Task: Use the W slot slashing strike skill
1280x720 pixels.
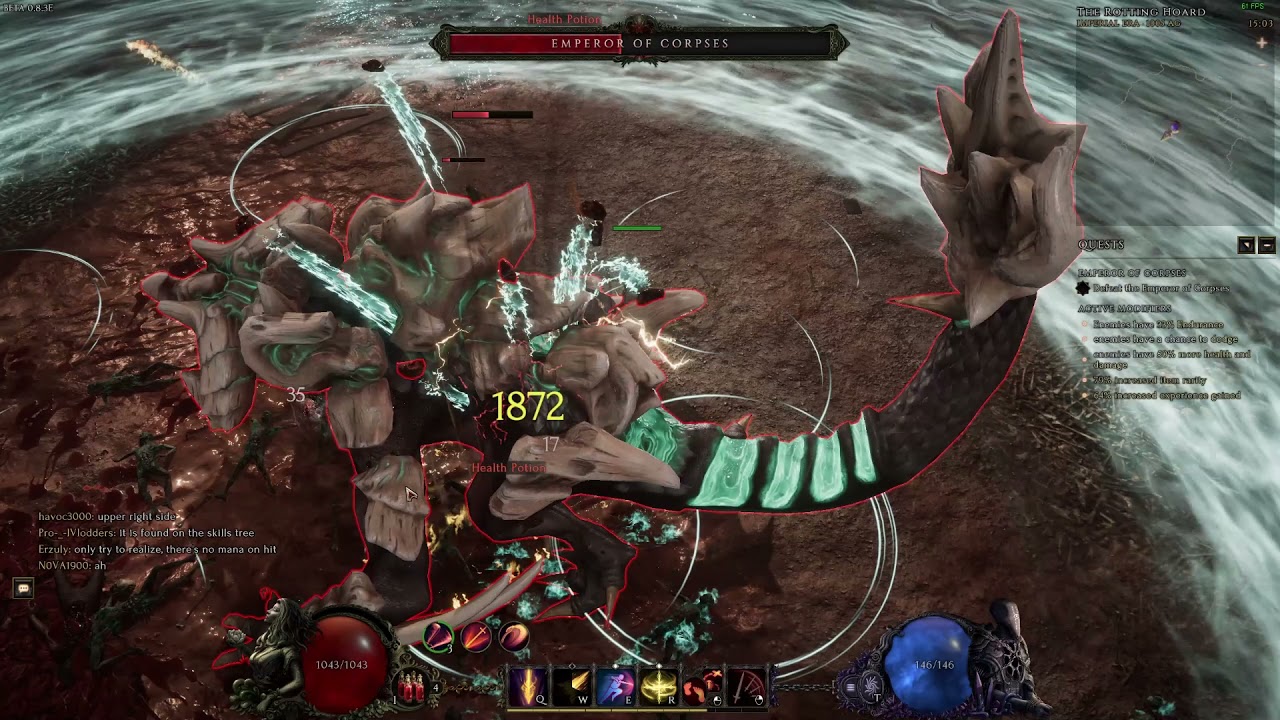Action: click(571, 686)
